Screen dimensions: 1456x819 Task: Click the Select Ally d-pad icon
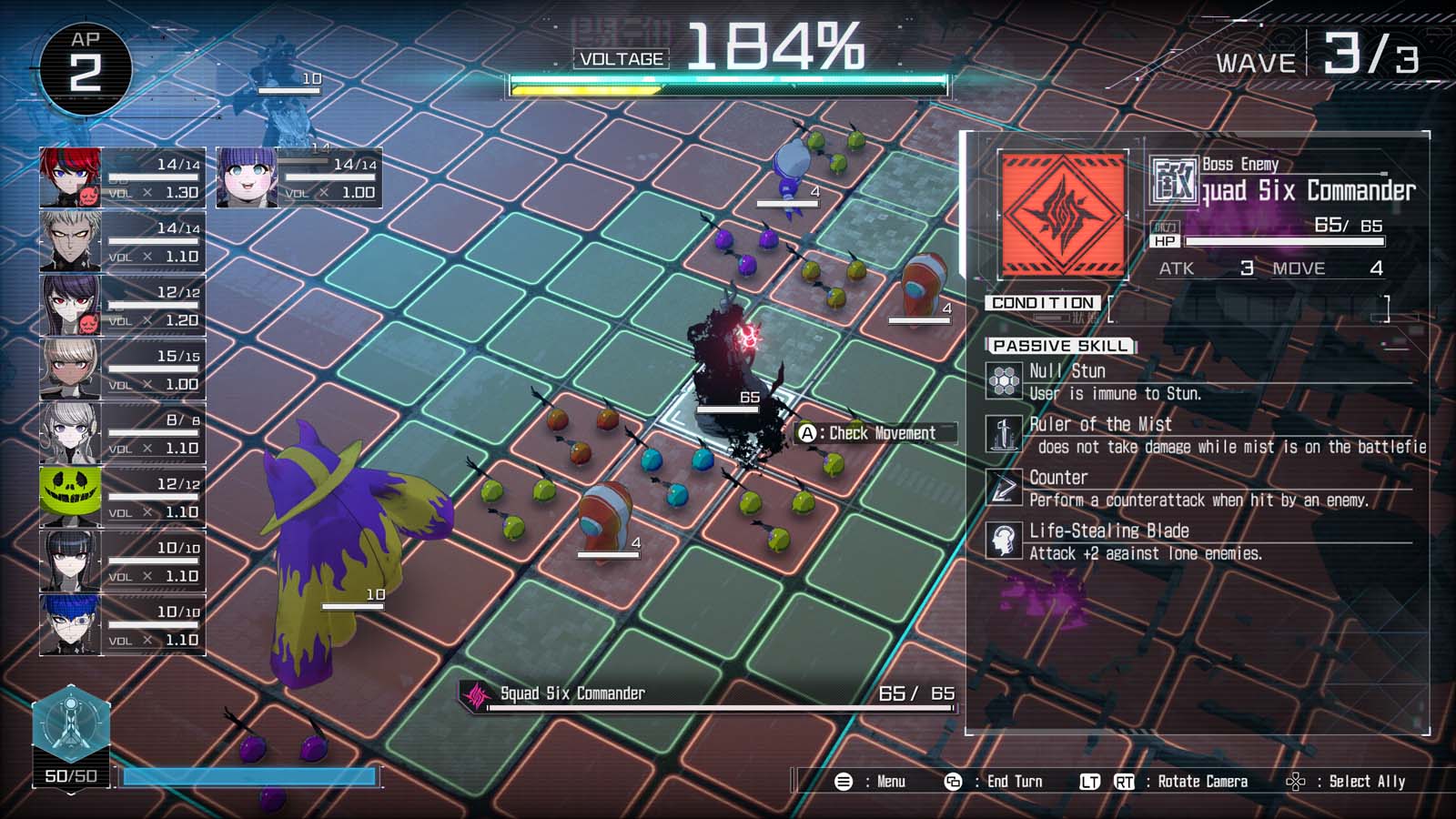(x=1294, y=781)
